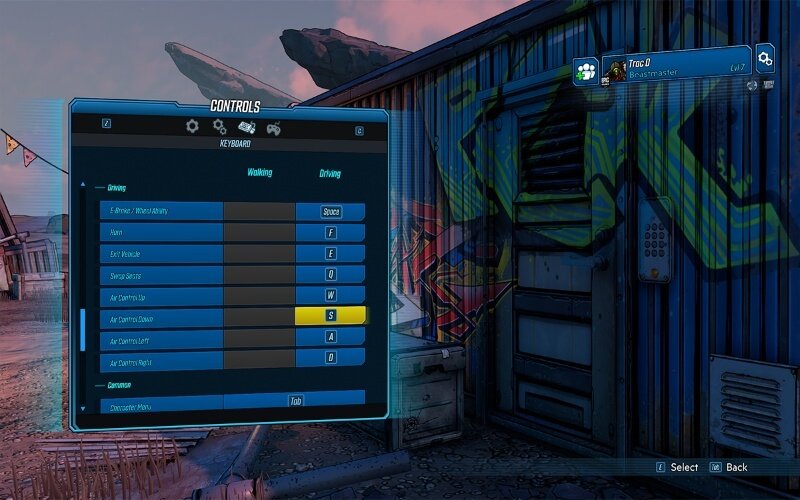Switch to the gamepad controls tab

click(x=272, y=127)
